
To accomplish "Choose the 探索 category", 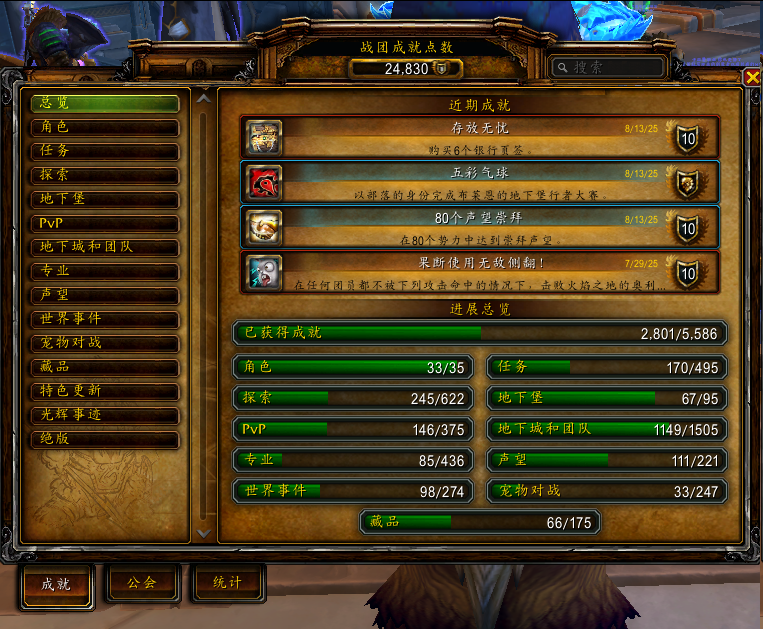I will [104, 175].
